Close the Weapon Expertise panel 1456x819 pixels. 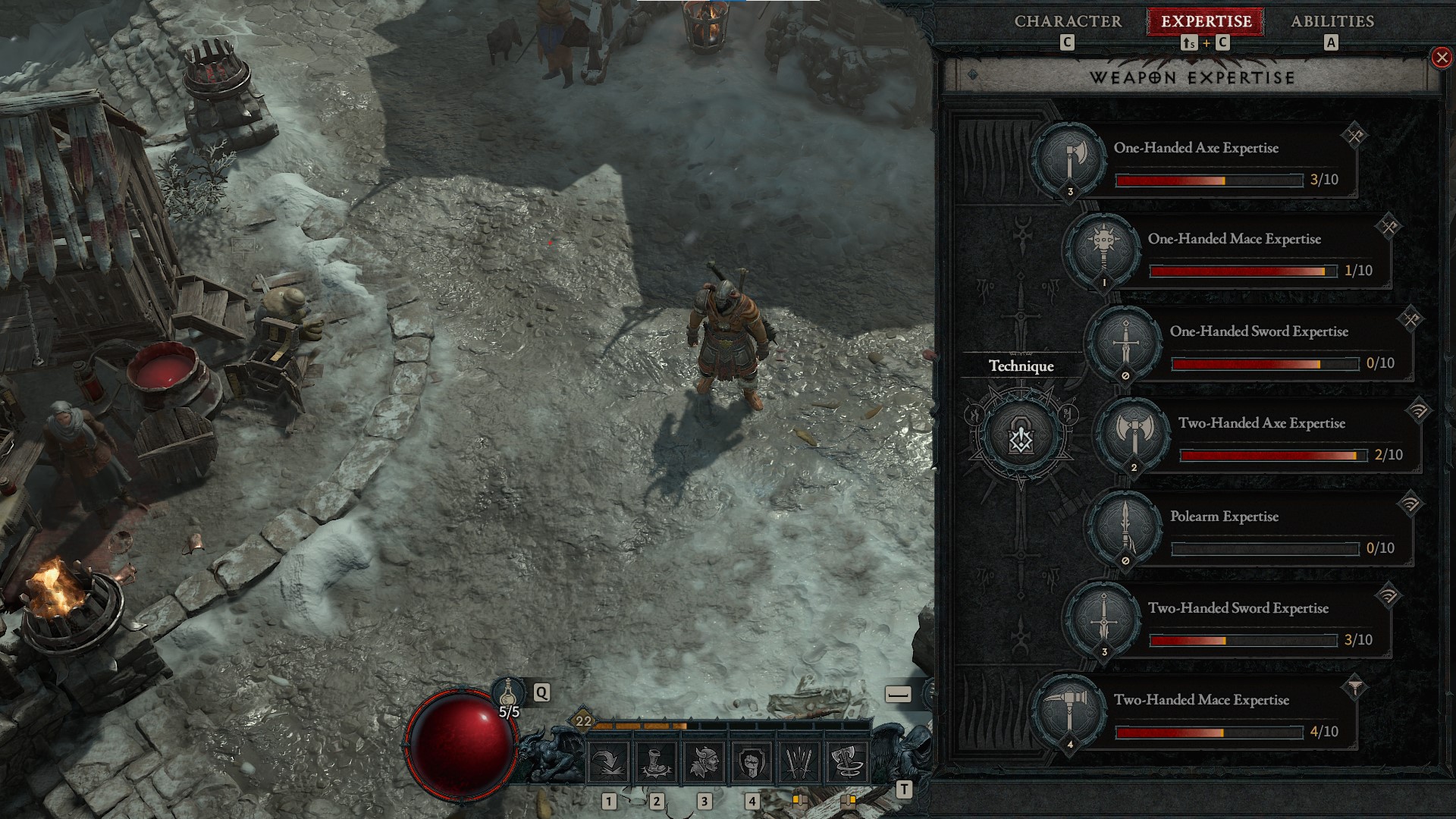point(1441,58)
